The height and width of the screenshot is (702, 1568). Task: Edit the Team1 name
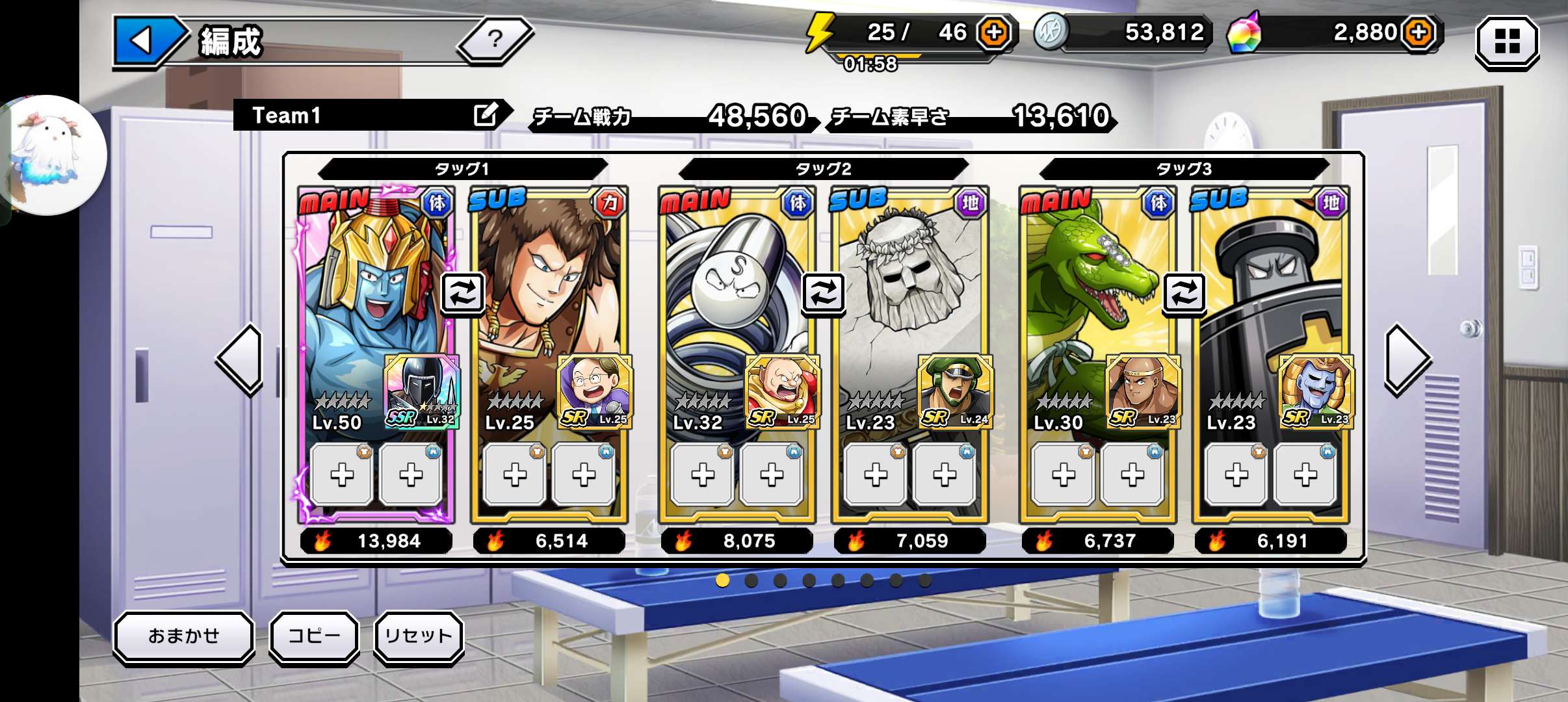coord(486,115)
